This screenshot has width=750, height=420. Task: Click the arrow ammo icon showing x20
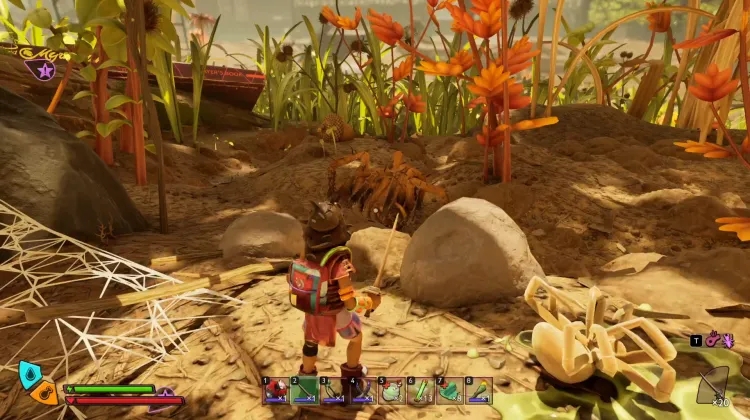tap(714, 384)
